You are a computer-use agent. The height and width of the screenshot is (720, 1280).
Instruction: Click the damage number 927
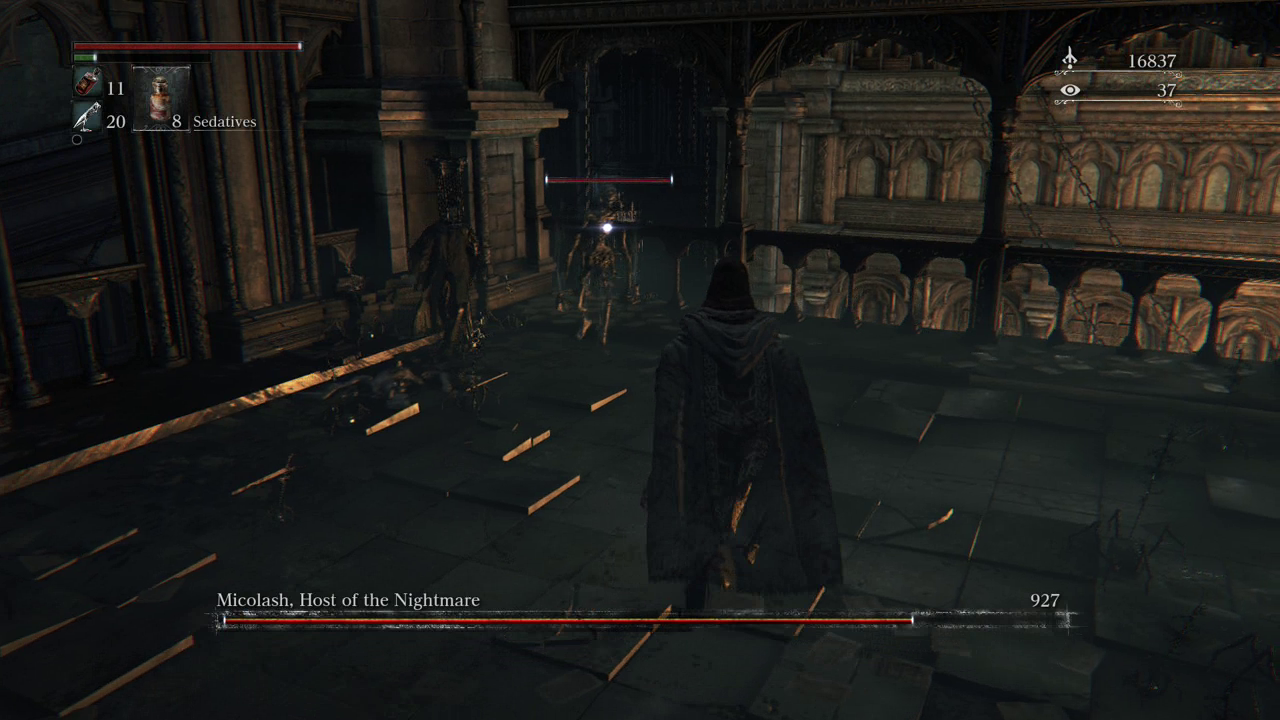click(1046, 599)
